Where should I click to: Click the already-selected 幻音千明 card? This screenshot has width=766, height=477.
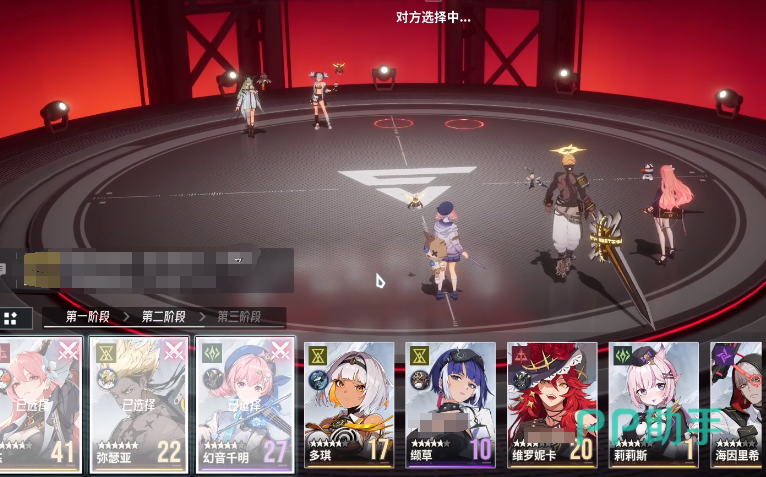[x=245, y=404]
